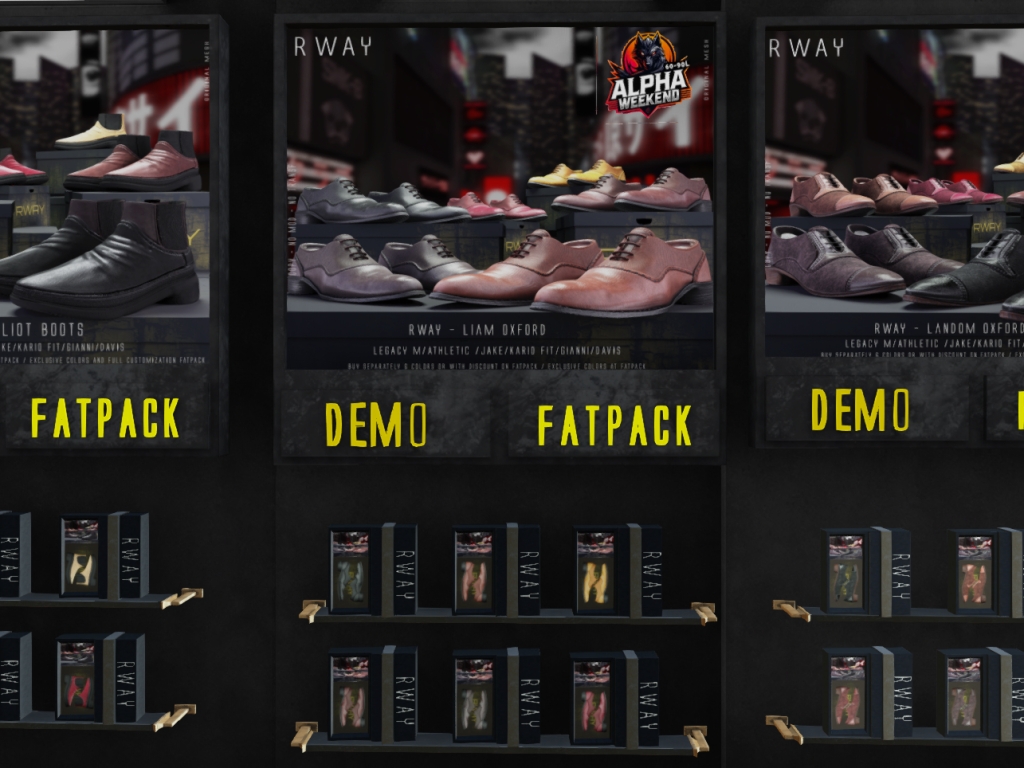Get the Liam Oxford DEMO
This screenshot has width=1024, height=768.
pyautogui.click(x=377, y=424)
